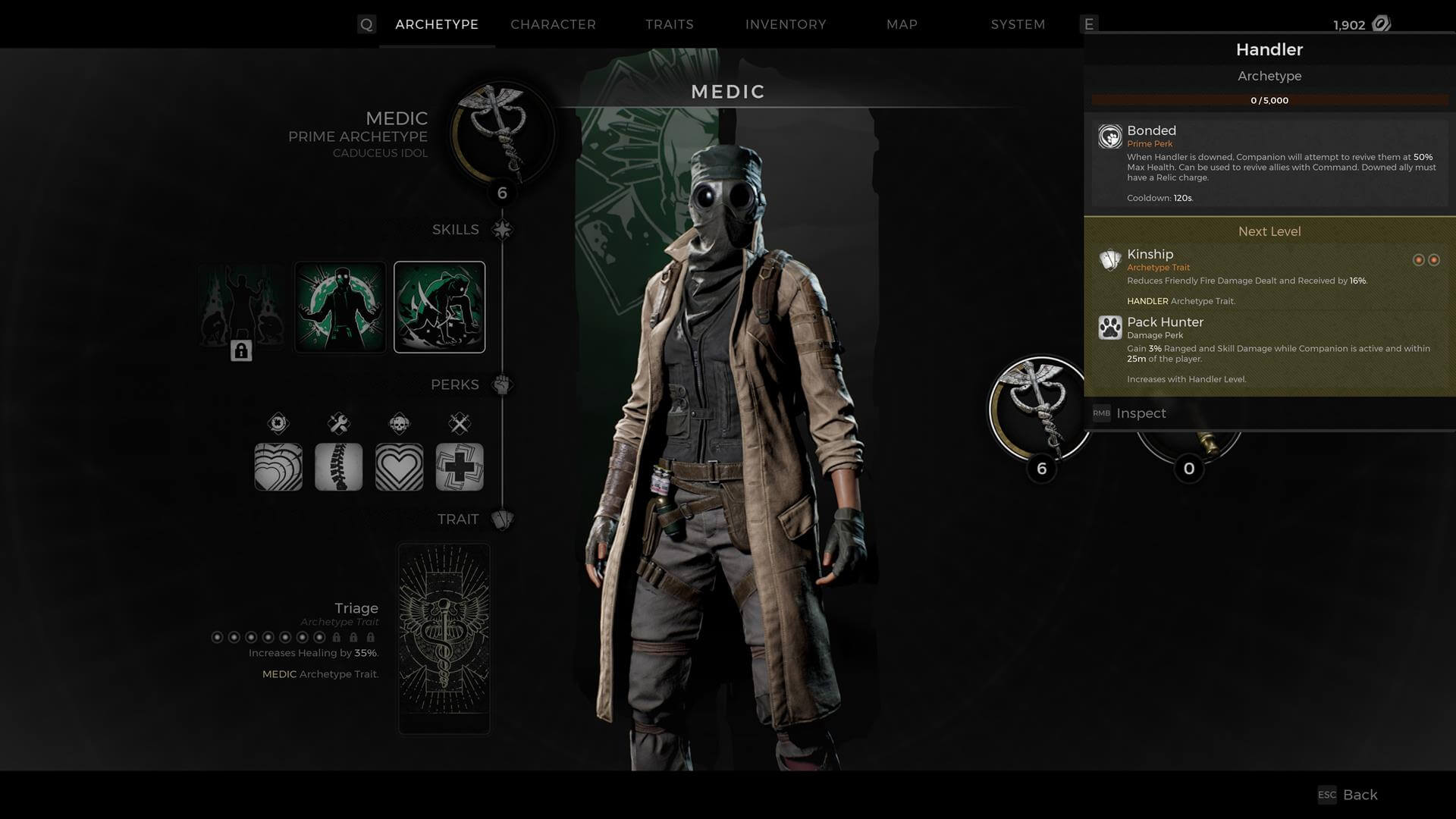The width and height of the screenshot is (1456, 819).
Task: Select the locked skill with lock icon
Action: click(241, 307)
